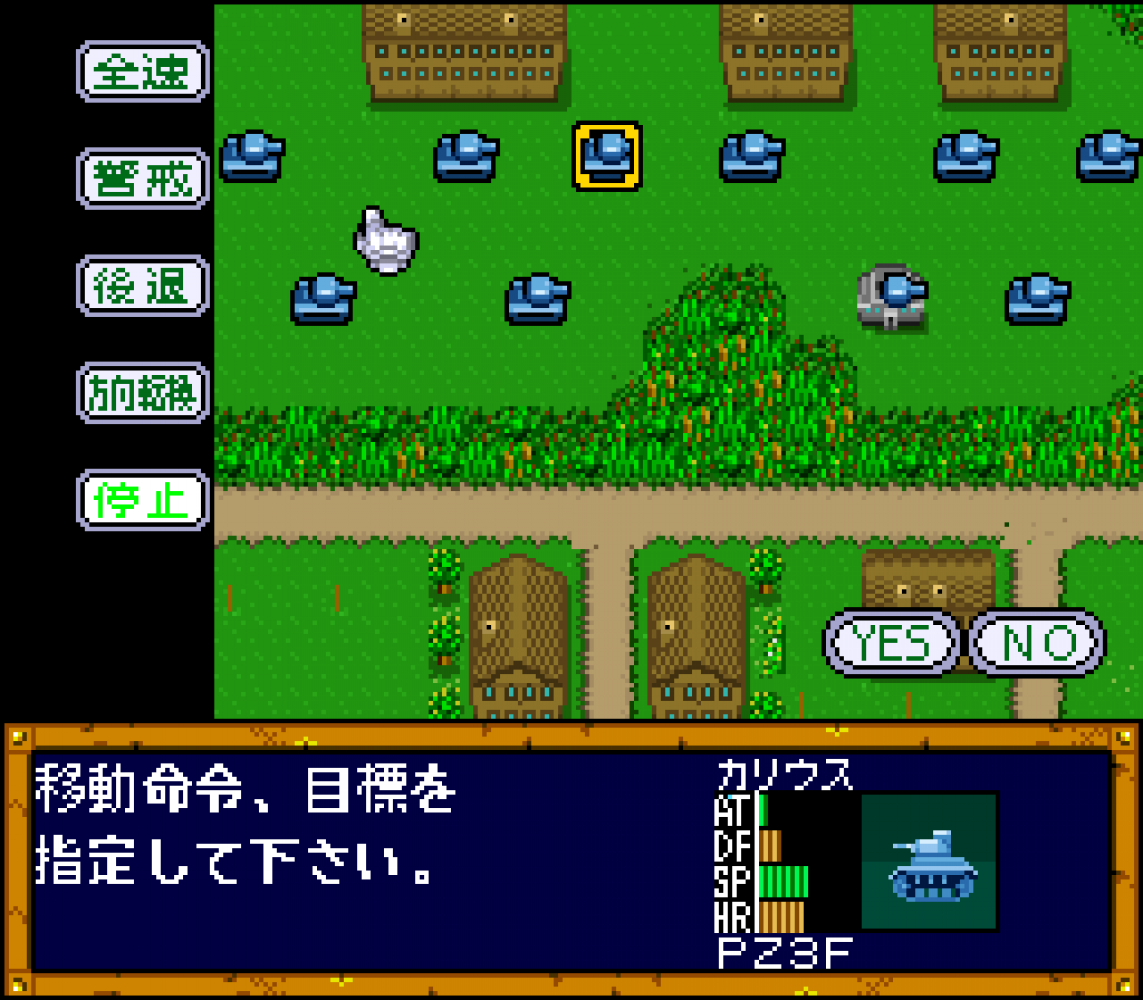Select the 全速 full speed command
Viewport: 1143px width, 1000px height.
point(142,71)
